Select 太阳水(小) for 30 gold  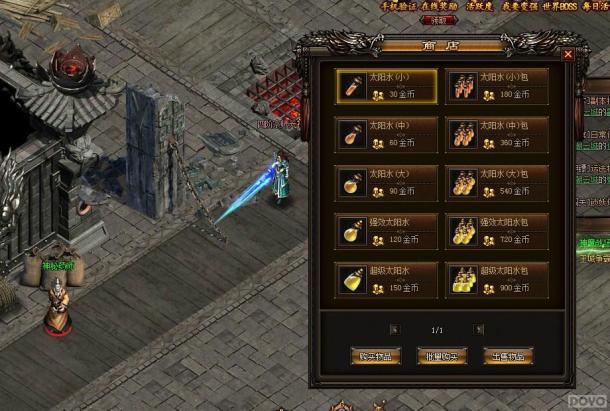tap(386, 87)
